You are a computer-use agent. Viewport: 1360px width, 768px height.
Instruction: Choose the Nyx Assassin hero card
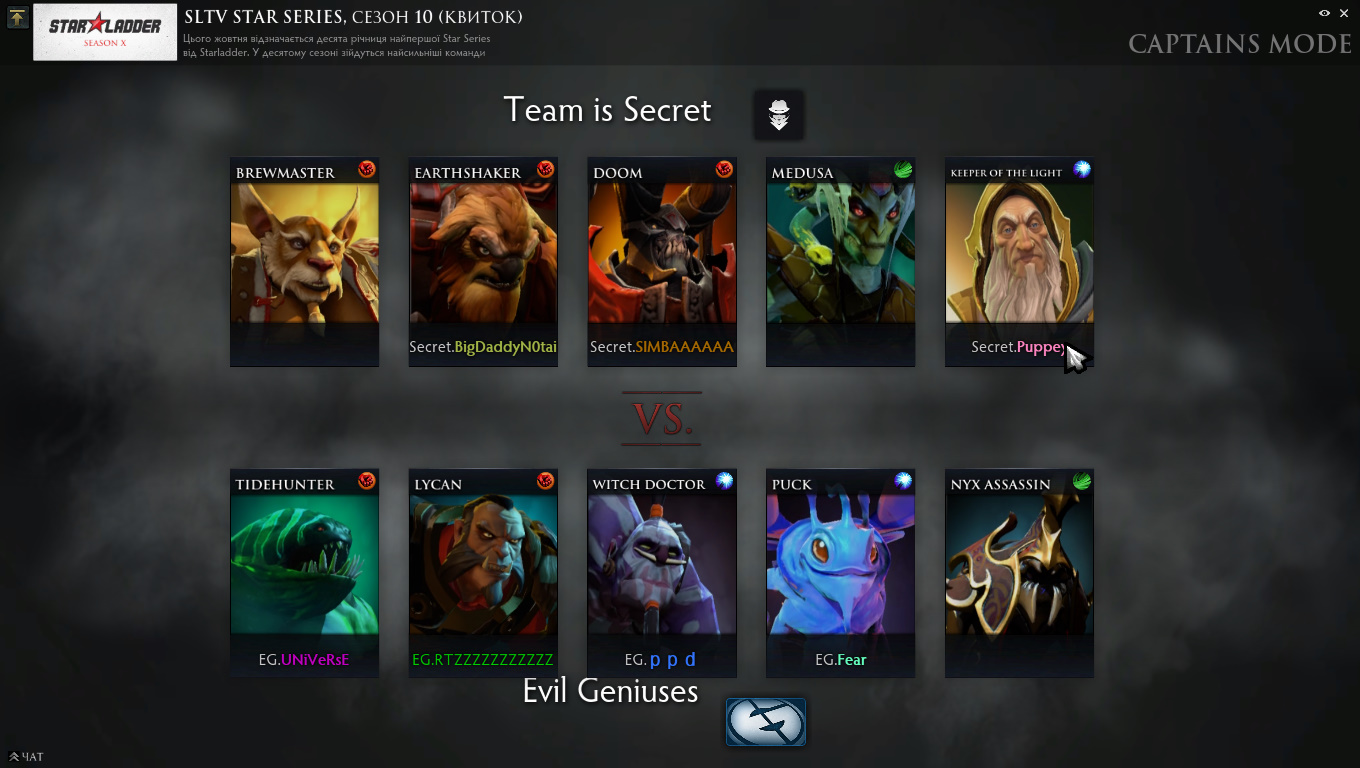tap(1019, 573)
